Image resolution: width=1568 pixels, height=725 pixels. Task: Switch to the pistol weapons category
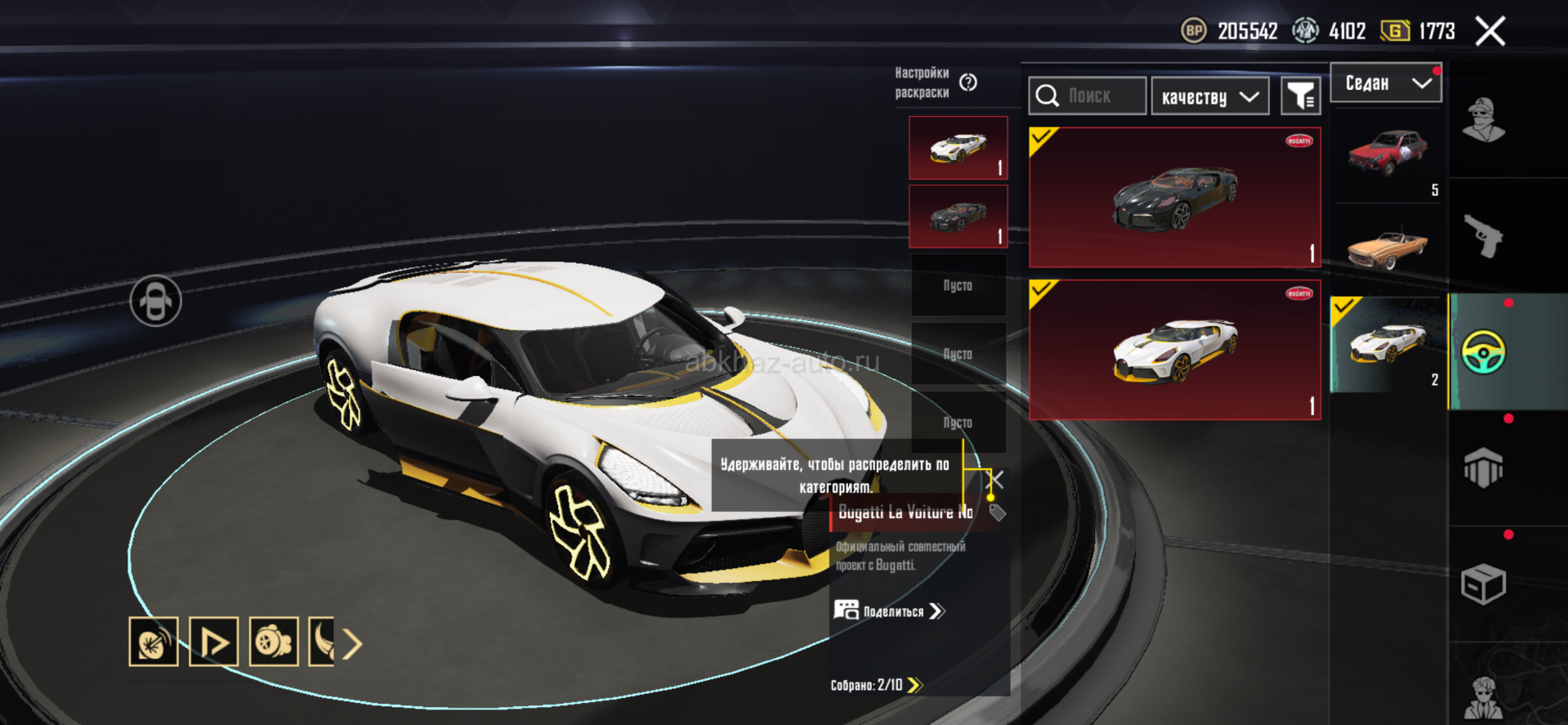1483,236
